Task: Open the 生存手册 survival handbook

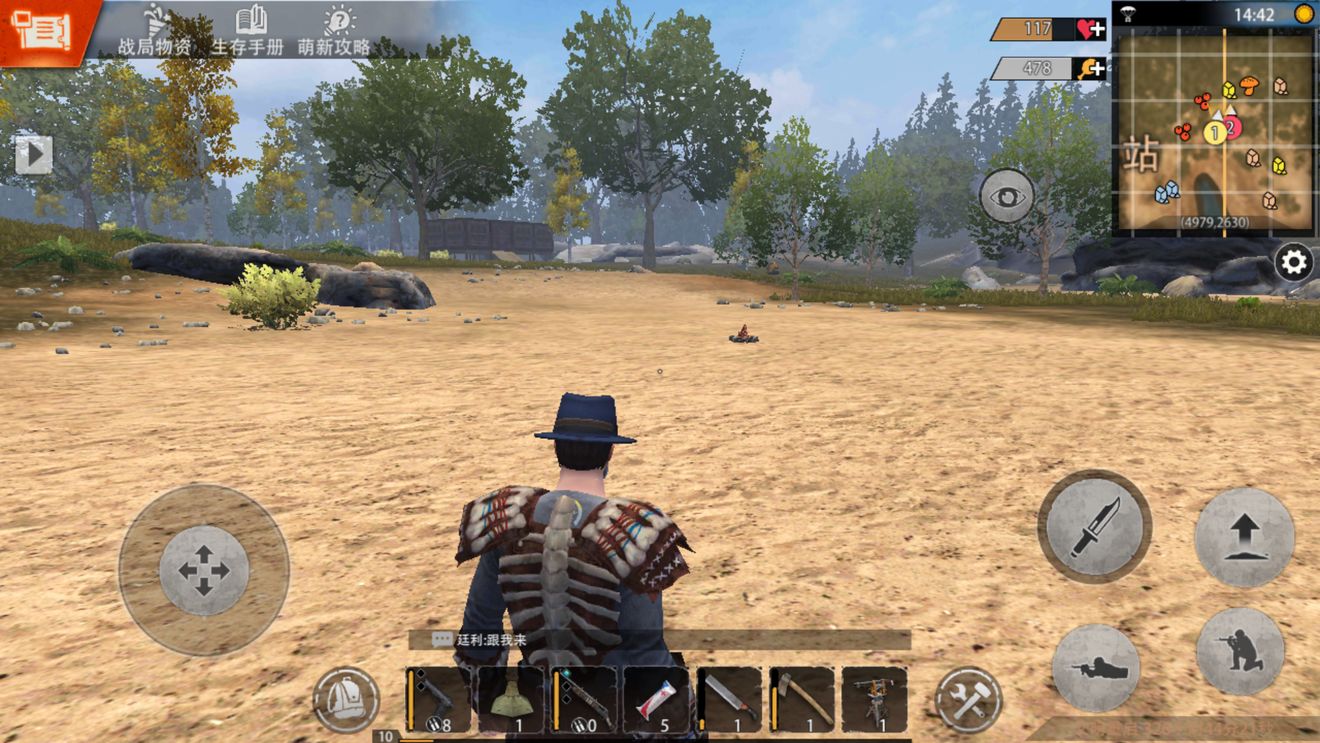Action: [x=248, y=30]
